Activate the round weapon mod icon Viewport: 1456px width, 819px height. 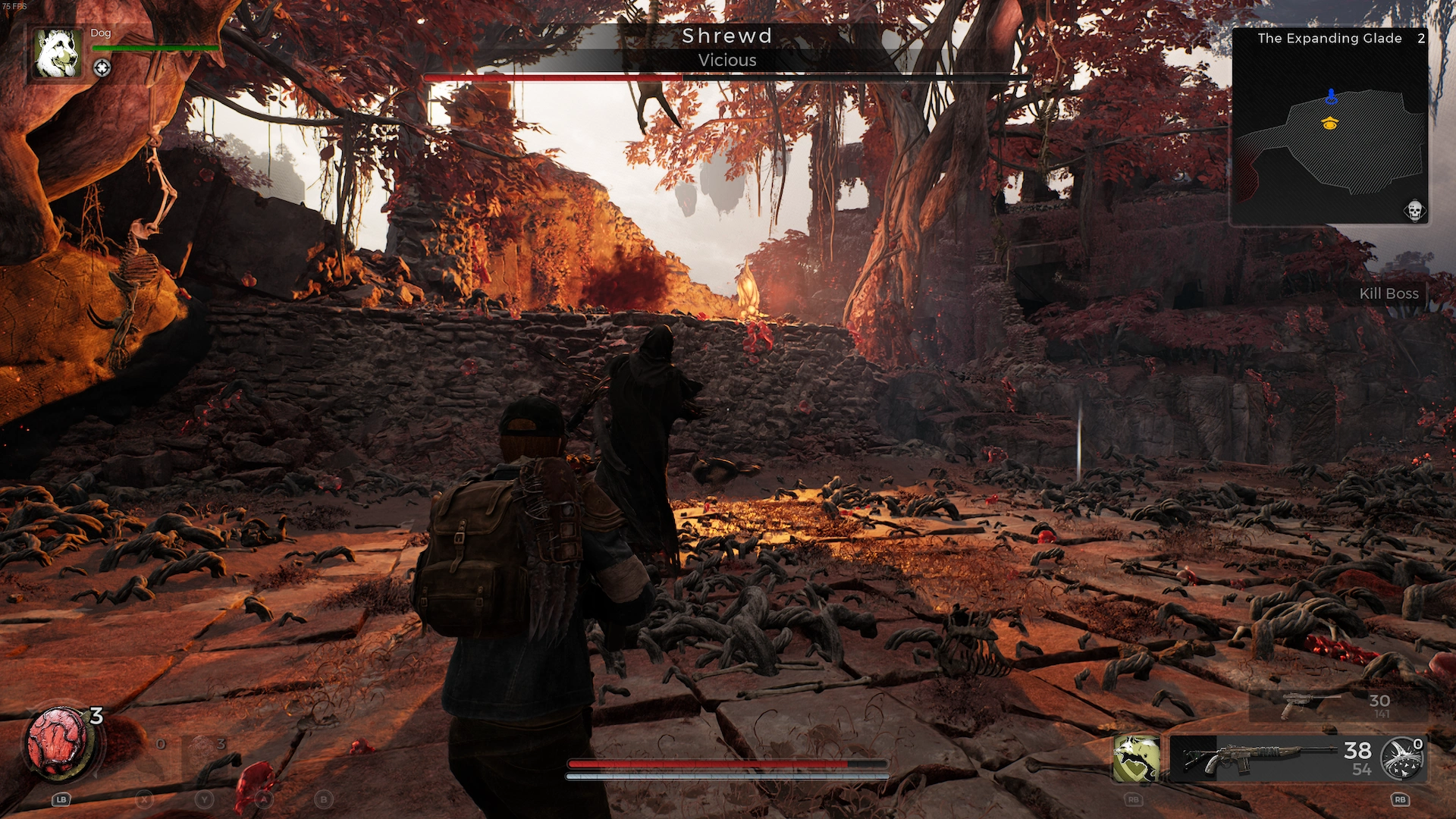(x=1401, y=758)
